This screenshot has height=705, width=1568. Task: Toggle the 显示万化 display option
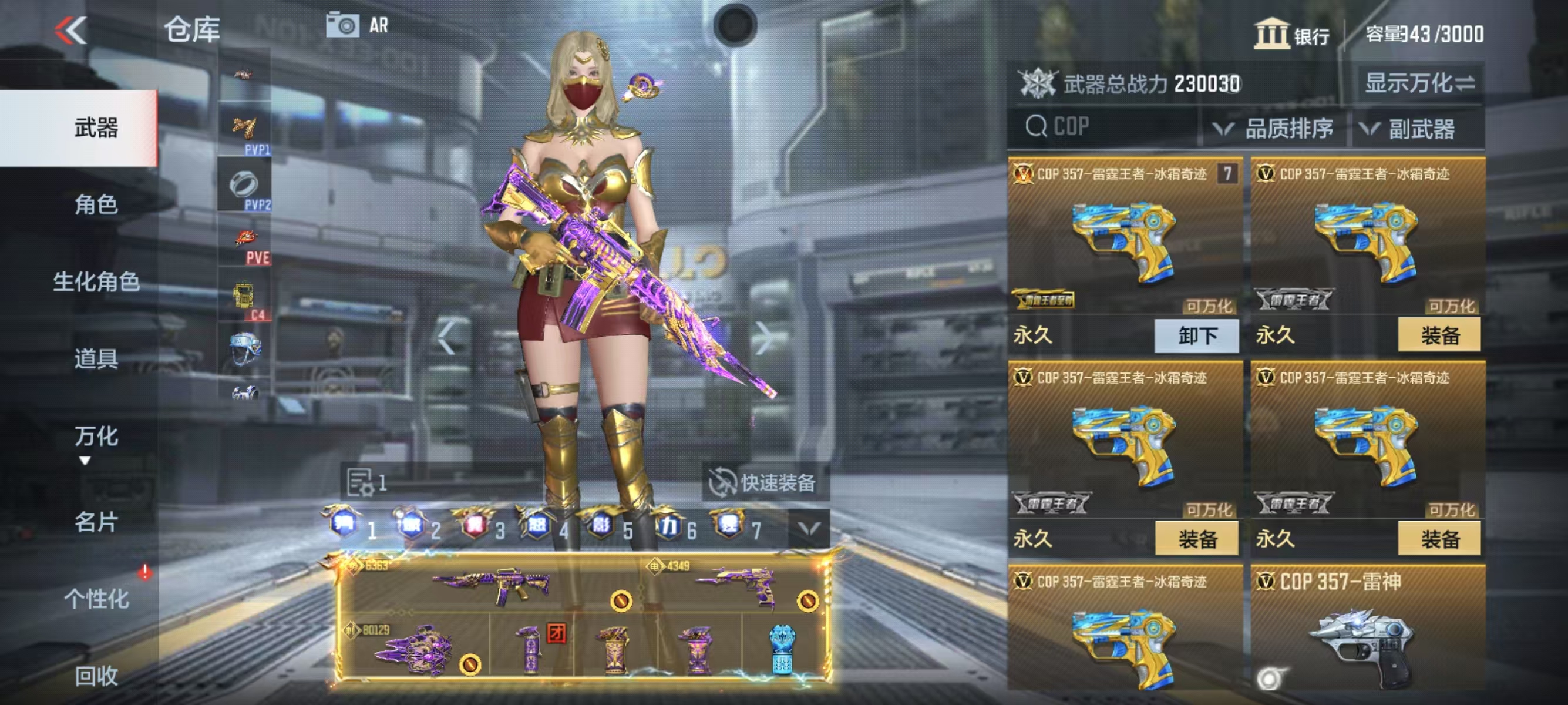tap(1419, 83)
